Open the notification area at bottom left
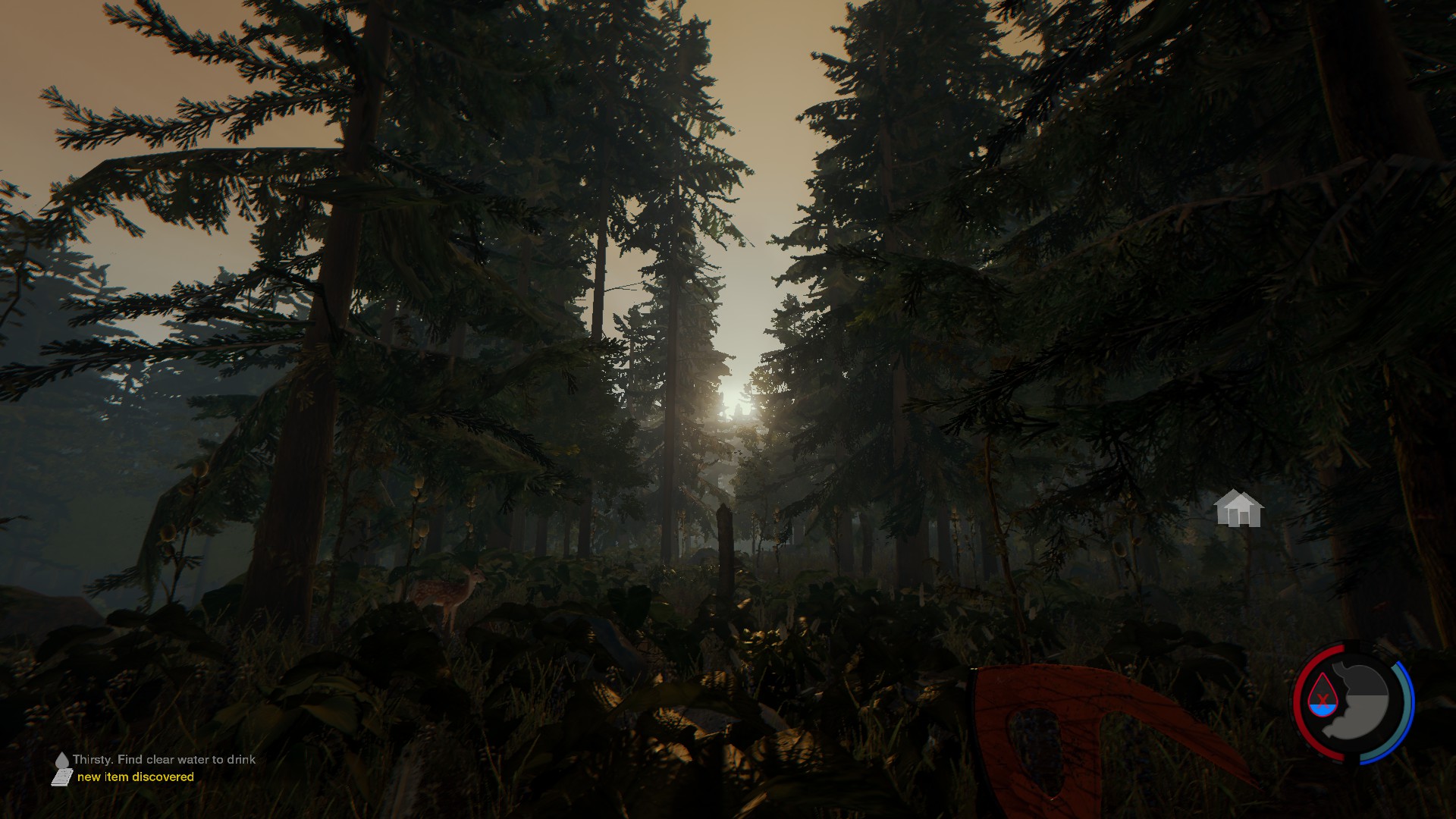Image resolution: width=1456 pixels, height=819 pixels. (x=136, y=767)
